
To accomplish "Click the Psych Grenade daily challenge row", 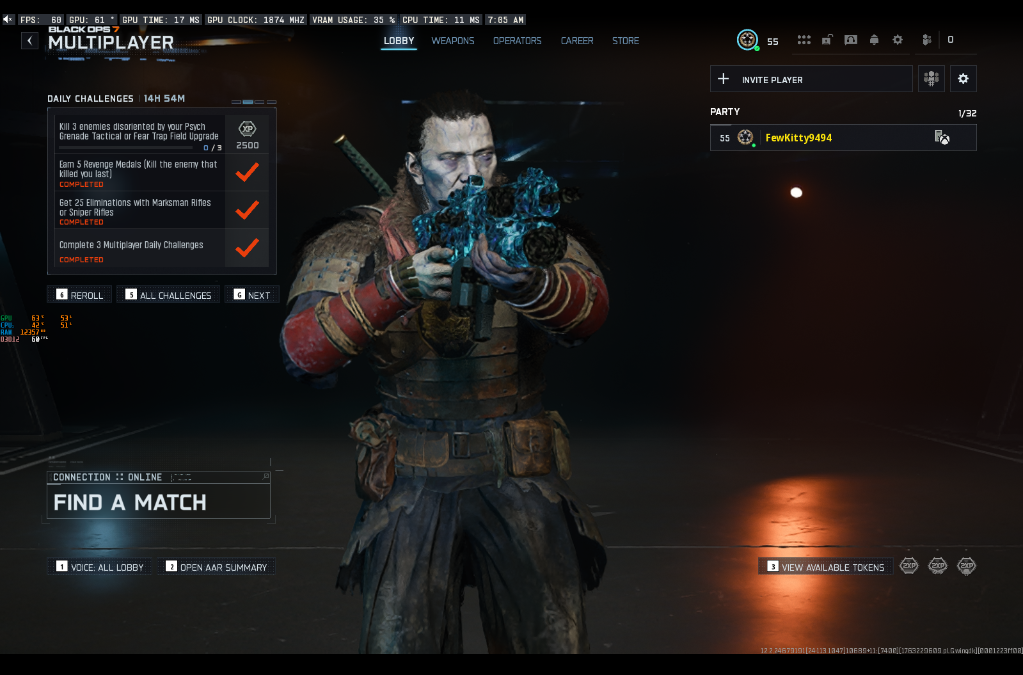I will [x=138, y=131].
